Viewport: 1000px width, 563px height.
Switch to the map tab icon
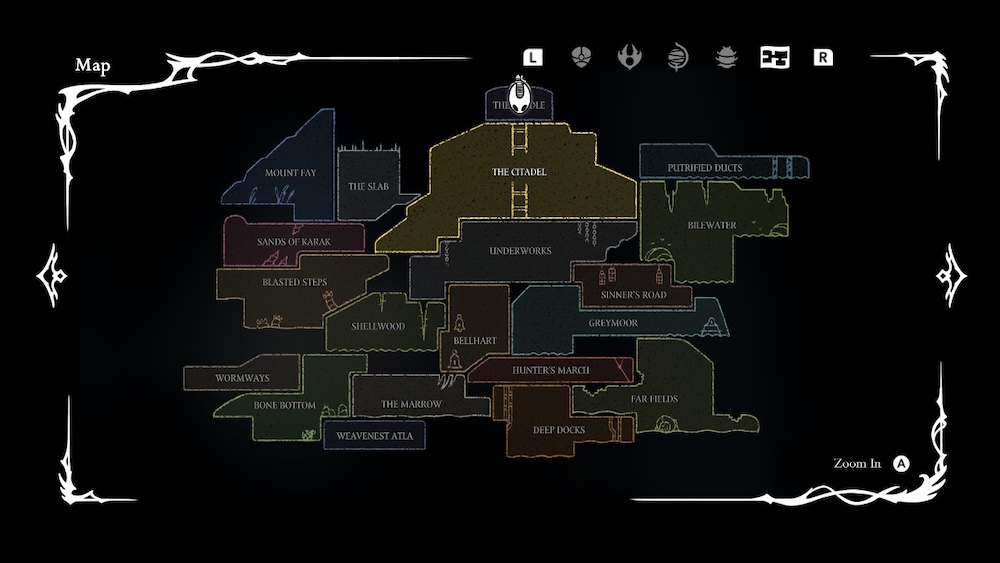tap(775, 57)
